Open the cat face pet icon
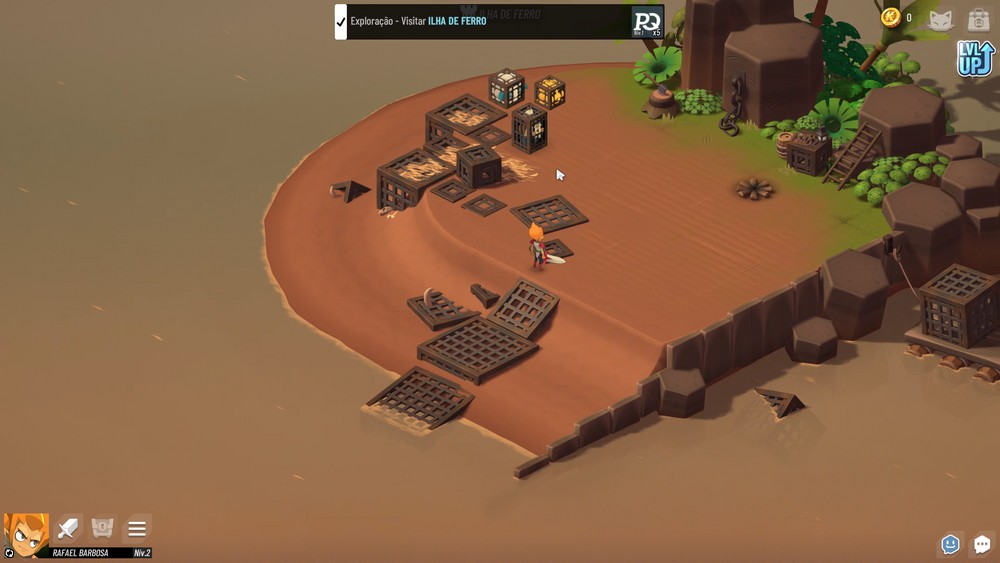 tap(941, 19)
